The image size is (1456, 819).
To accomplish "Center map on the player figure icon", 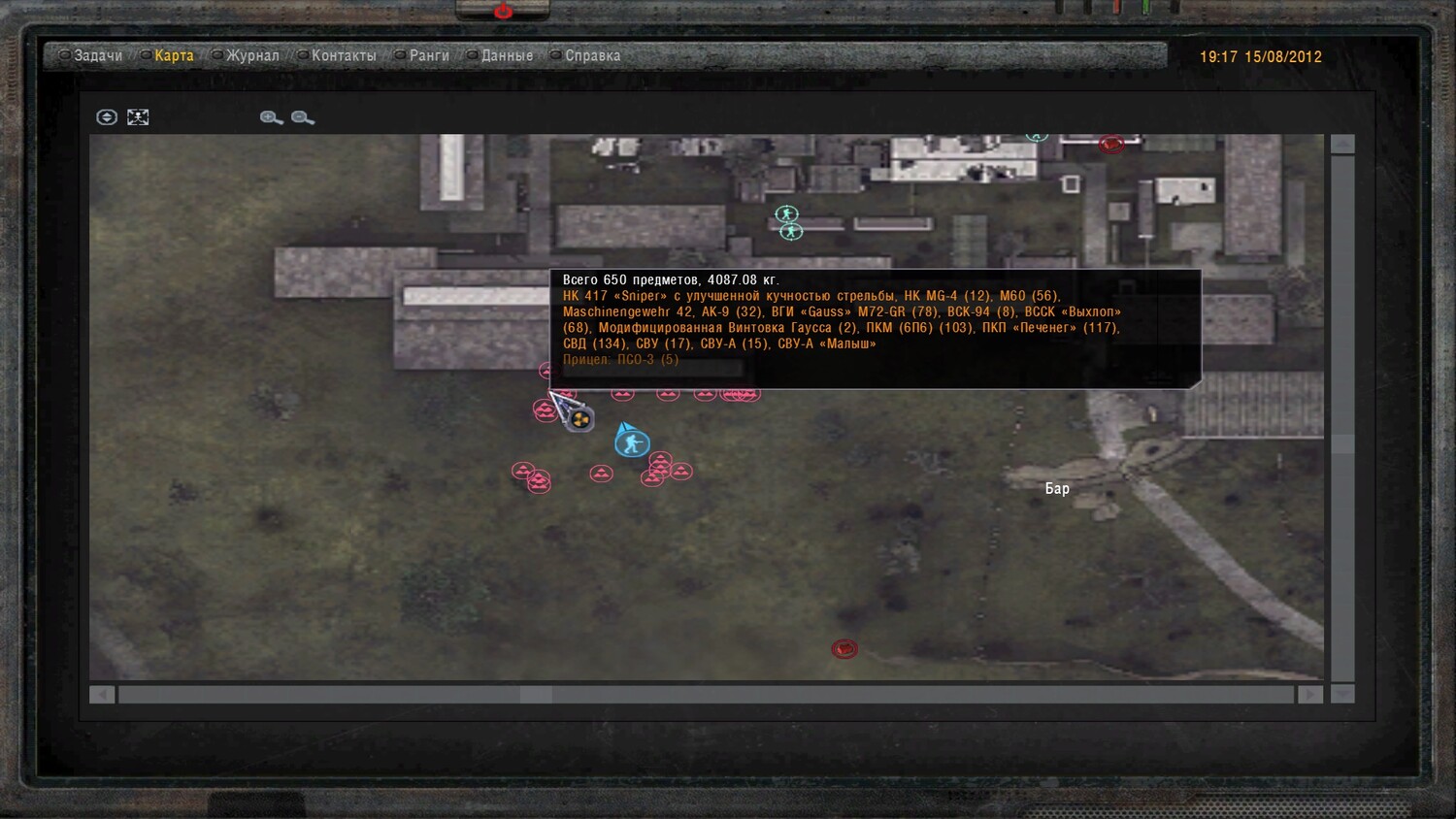I will coord(138,117).
